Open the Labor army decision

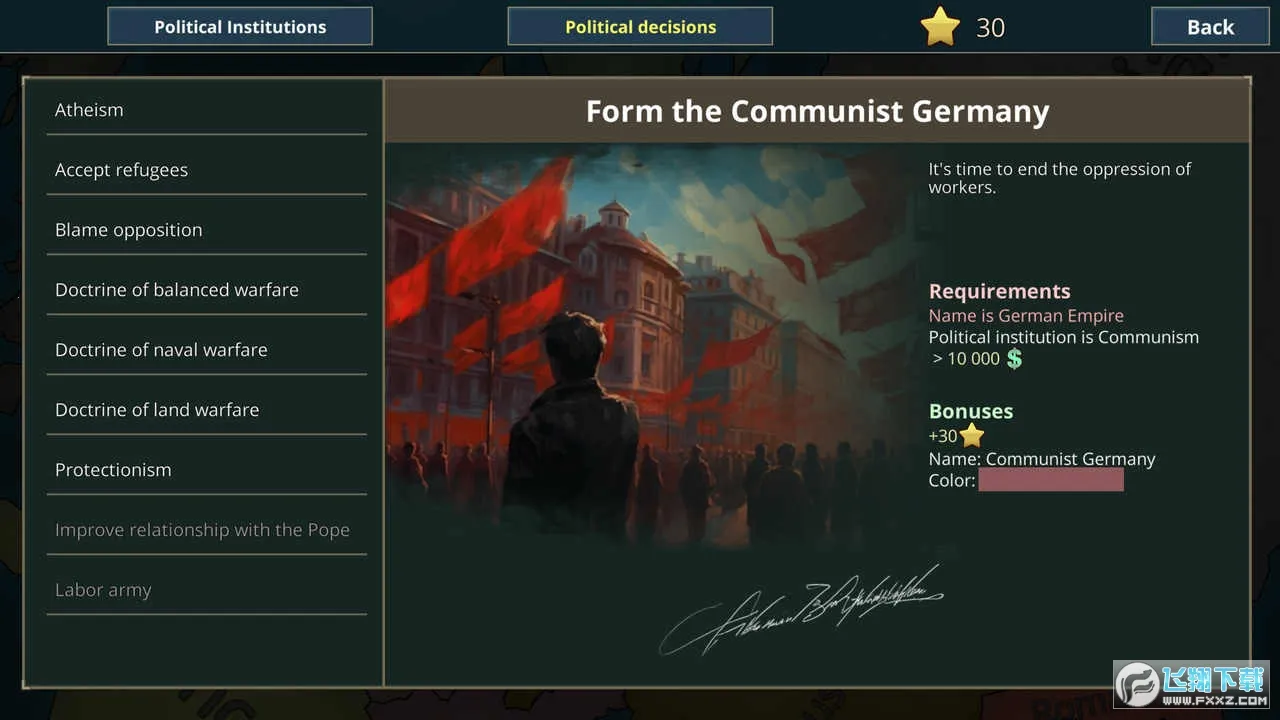pos(206,590)
